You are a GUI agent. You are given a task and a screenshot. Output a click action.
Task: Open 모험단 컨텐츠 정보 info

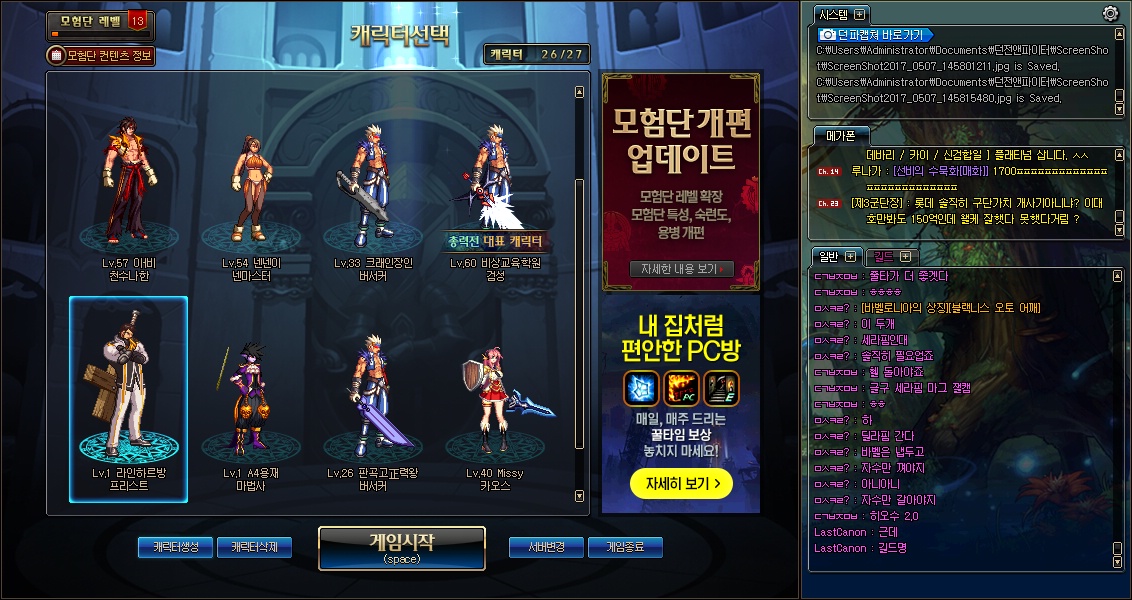[x=101, y=56]
